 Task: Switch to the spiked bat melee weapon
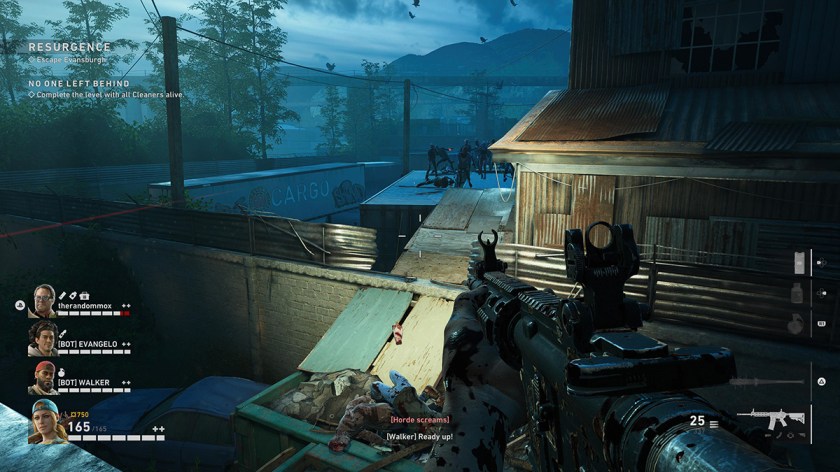pos(766,381)
